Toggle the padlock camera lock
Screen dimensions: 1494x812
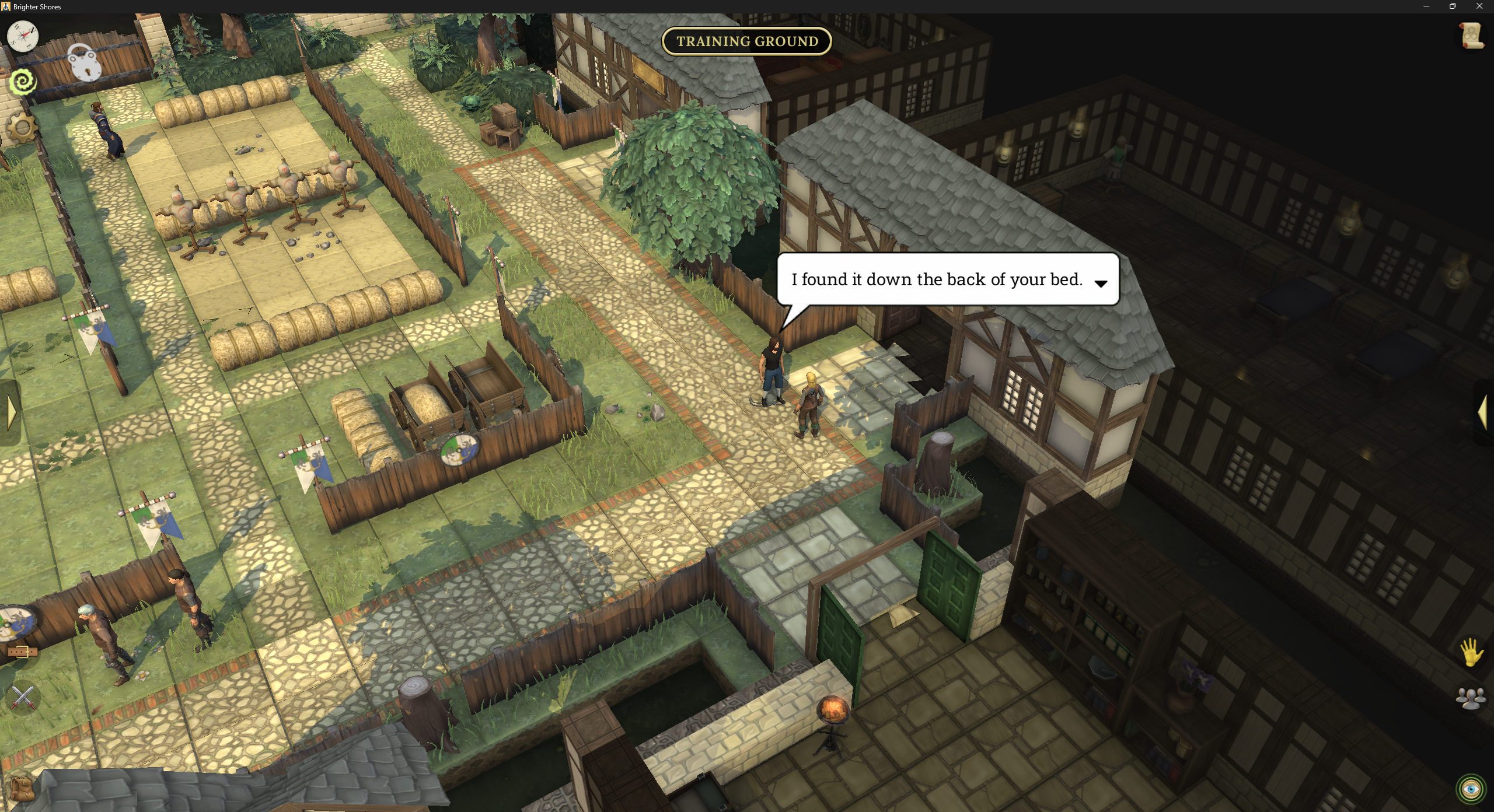click(85, 64)
